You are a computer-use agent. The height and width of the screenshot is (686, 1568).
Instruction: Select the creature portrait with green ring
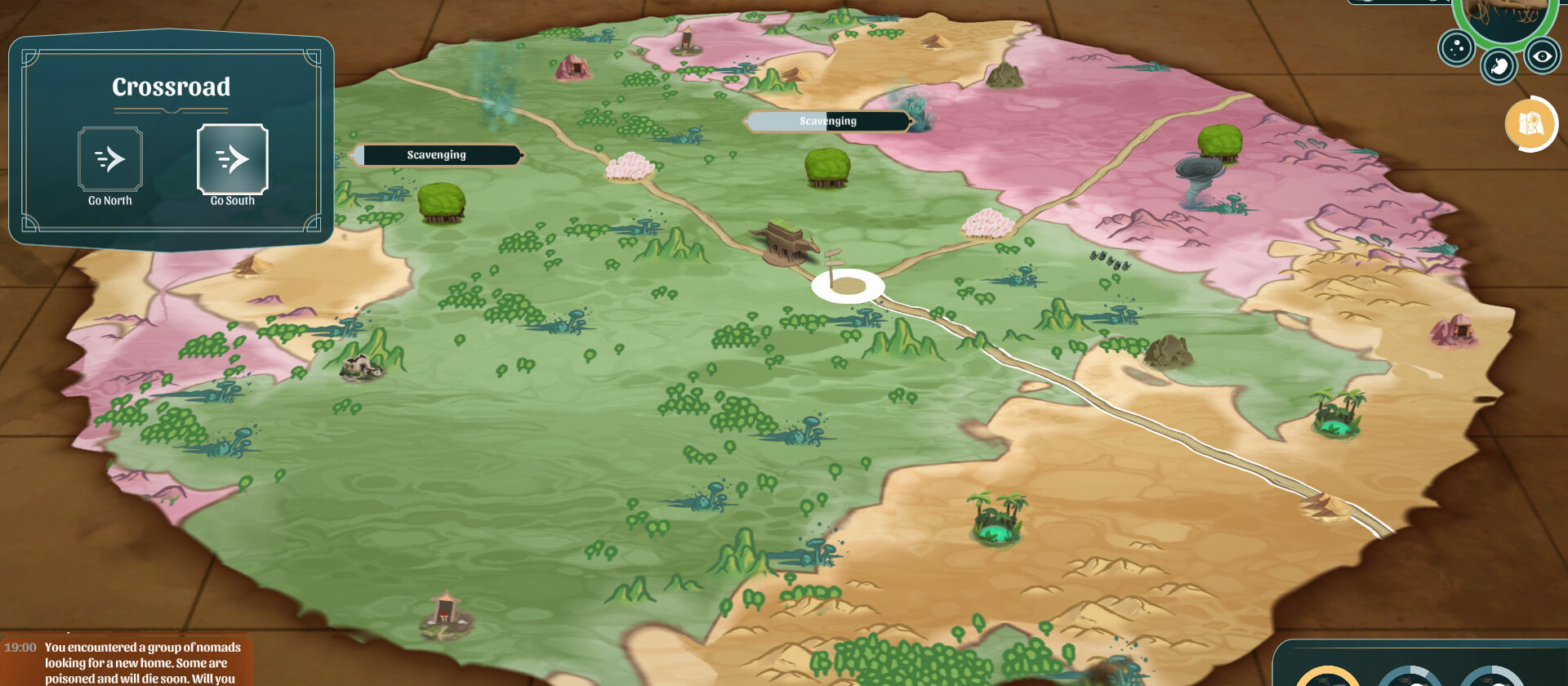click(x=1504, y=16)
